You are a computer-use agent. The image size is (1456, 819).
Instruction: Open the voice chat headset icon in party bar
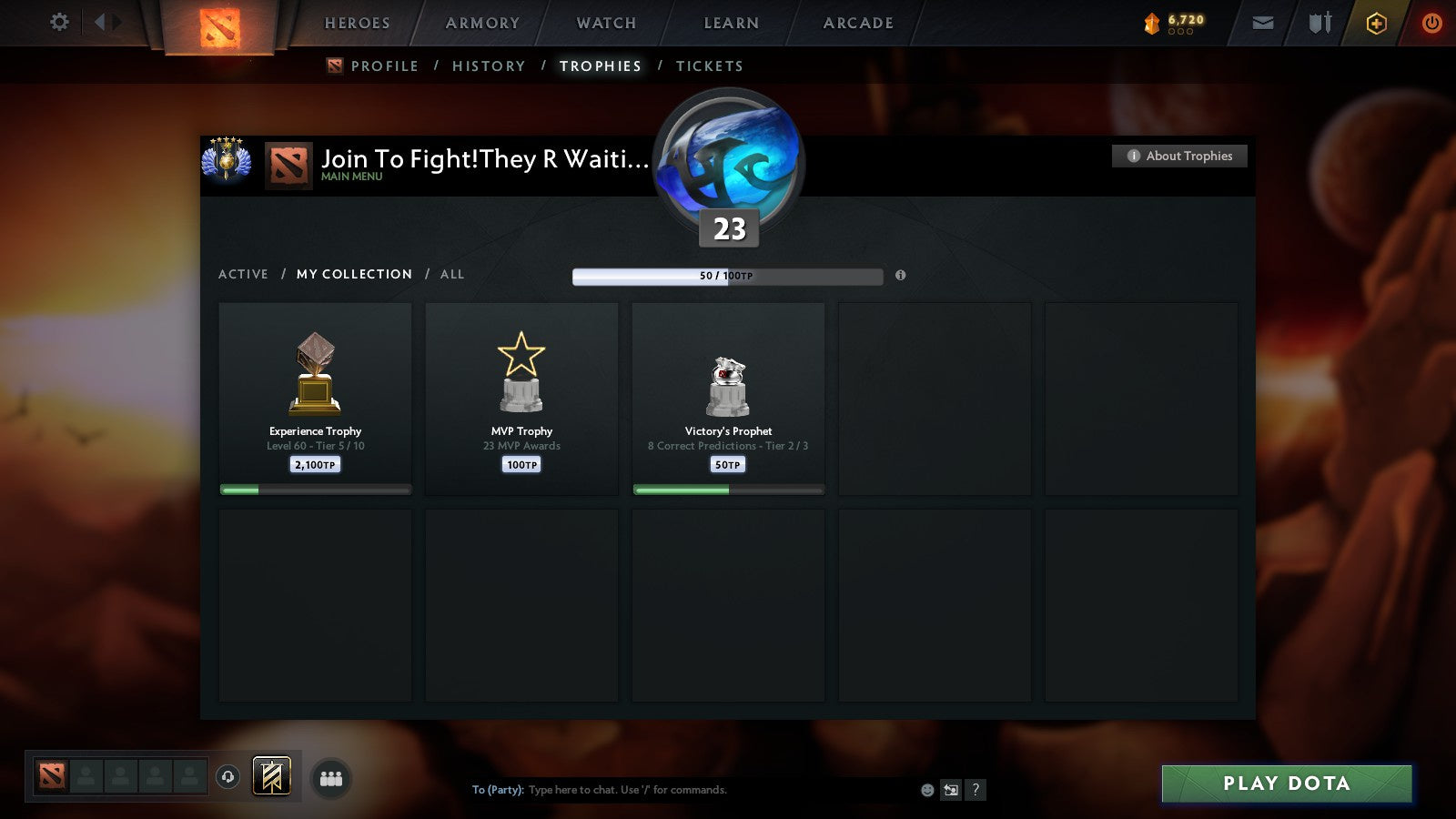(226, 778)
